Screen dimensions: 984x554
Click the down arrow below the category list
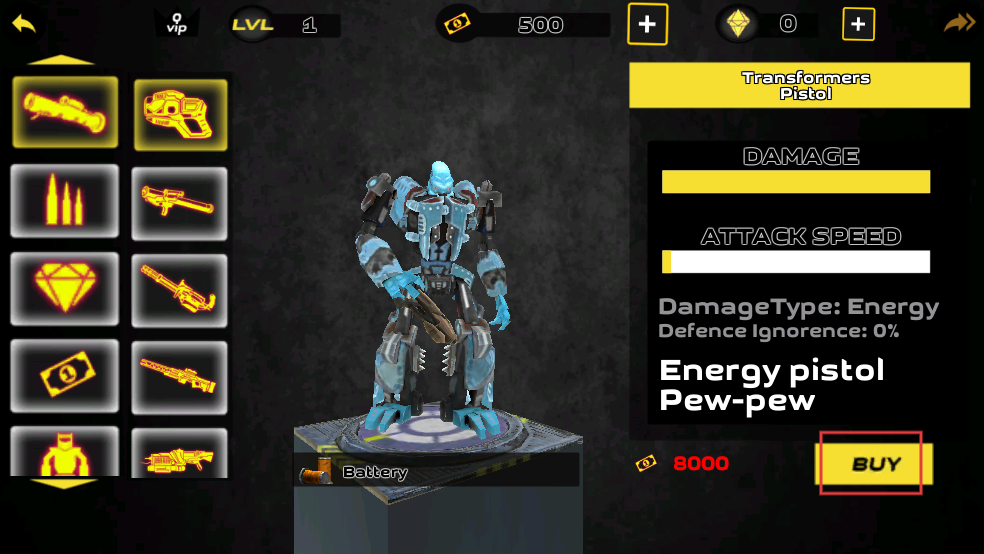pos(64,484)
